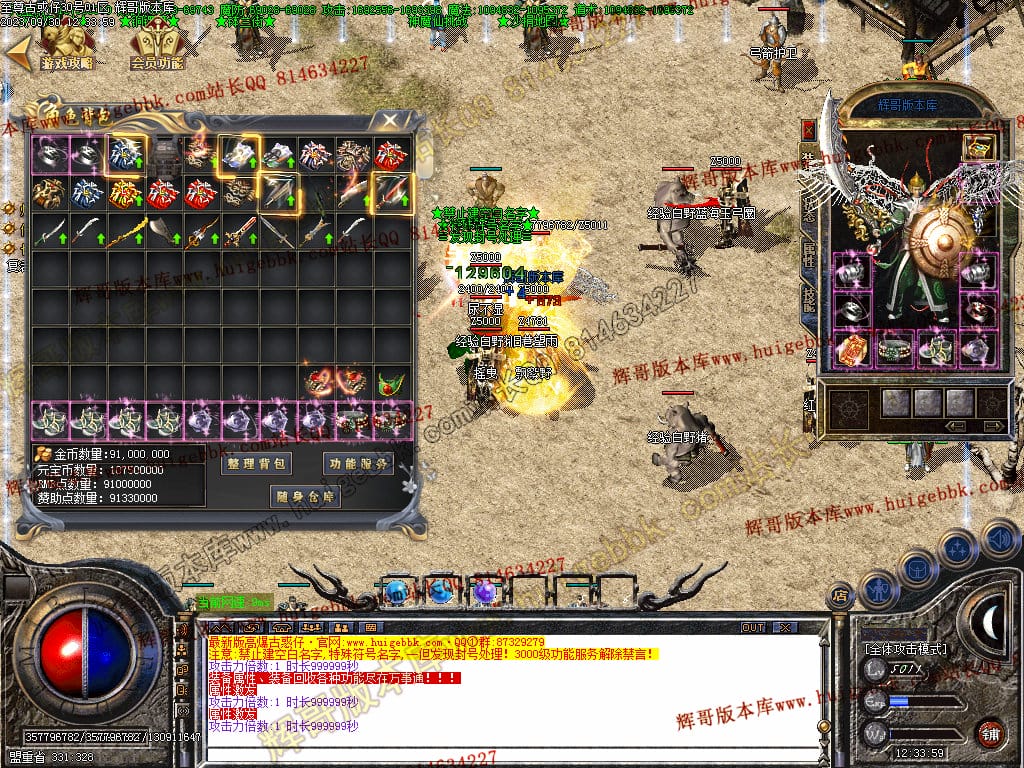The height and width of the screenshot is (768, 1024).
Task: Close the character equipment panel
Action: pyautogui.click(x=808, y=131)
